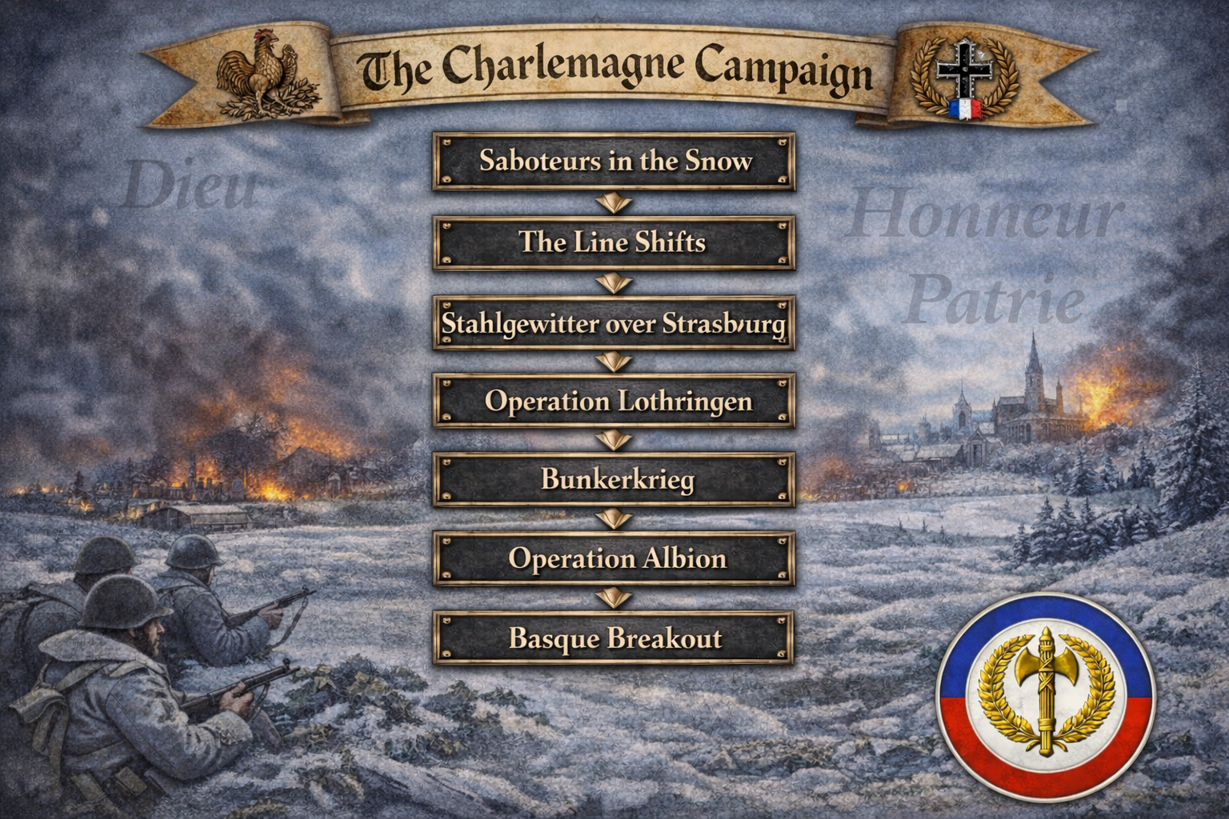Launch Operation Albion mission
The image size is (1229, 819).
pyautogui.click(x=614, y=559)
